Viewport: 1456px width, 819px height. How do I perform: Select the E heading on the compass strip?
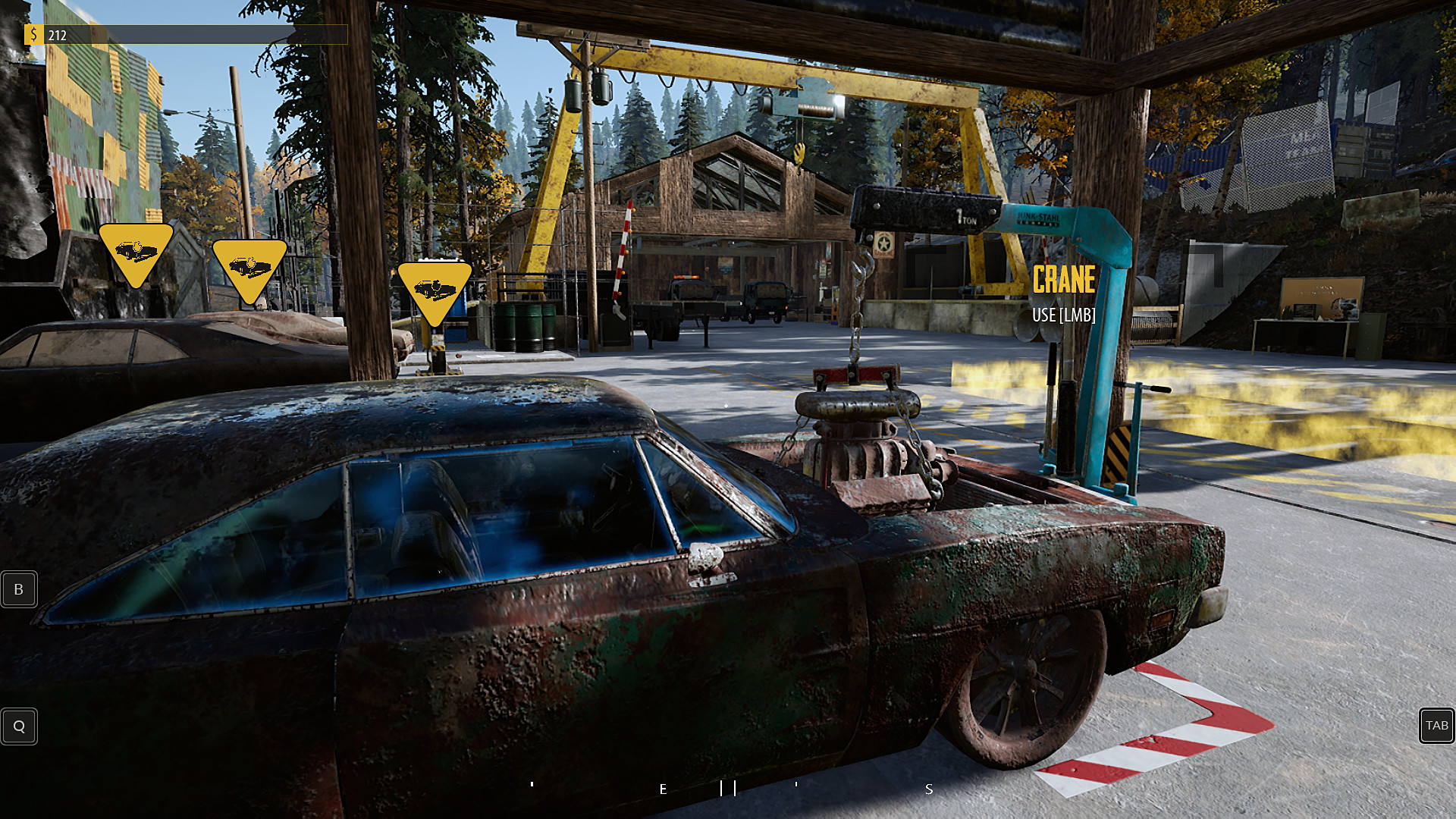(x=662, y=789)
